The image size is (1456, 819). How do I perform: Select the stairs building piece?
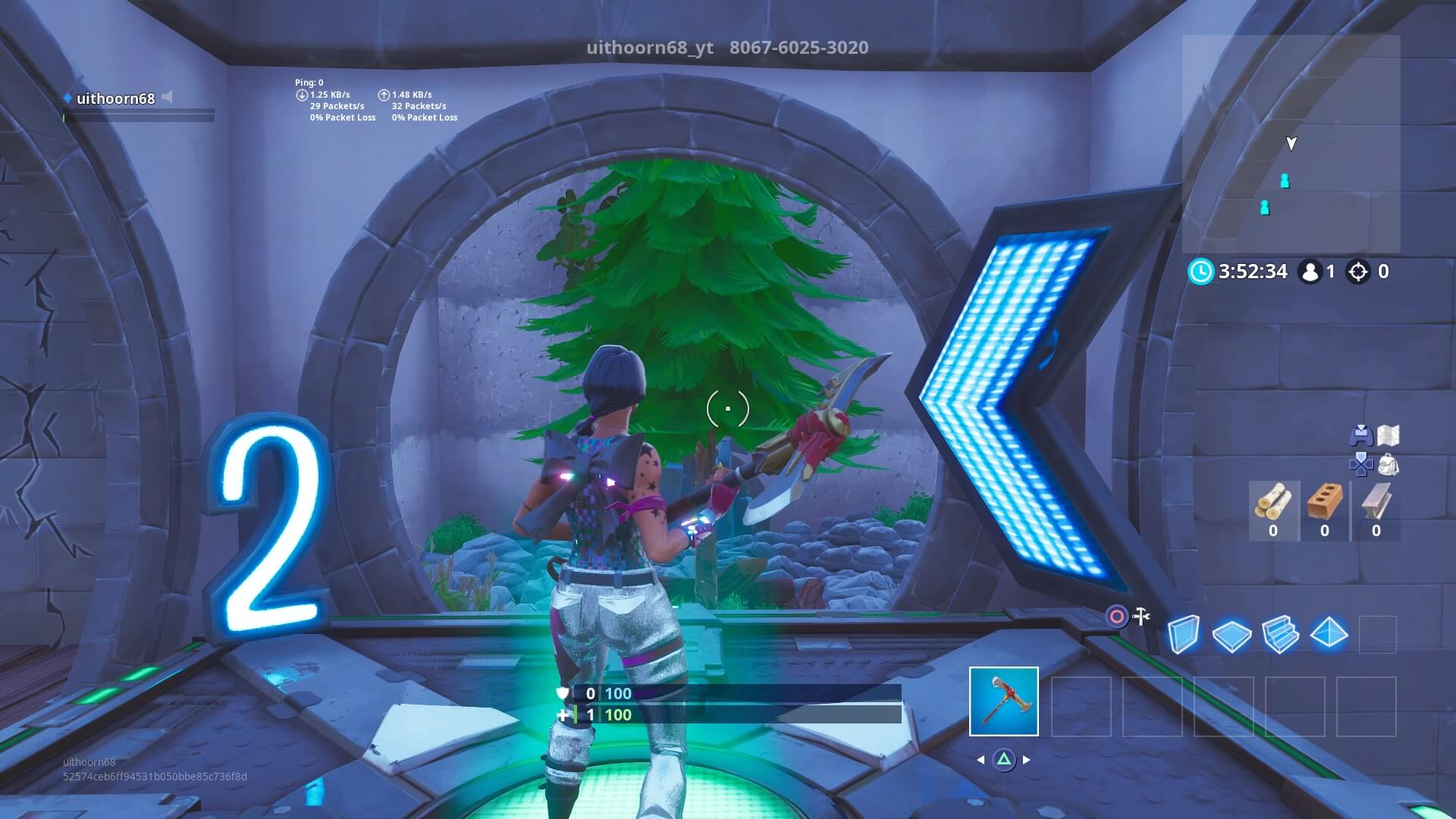(x=1280, y=635)
